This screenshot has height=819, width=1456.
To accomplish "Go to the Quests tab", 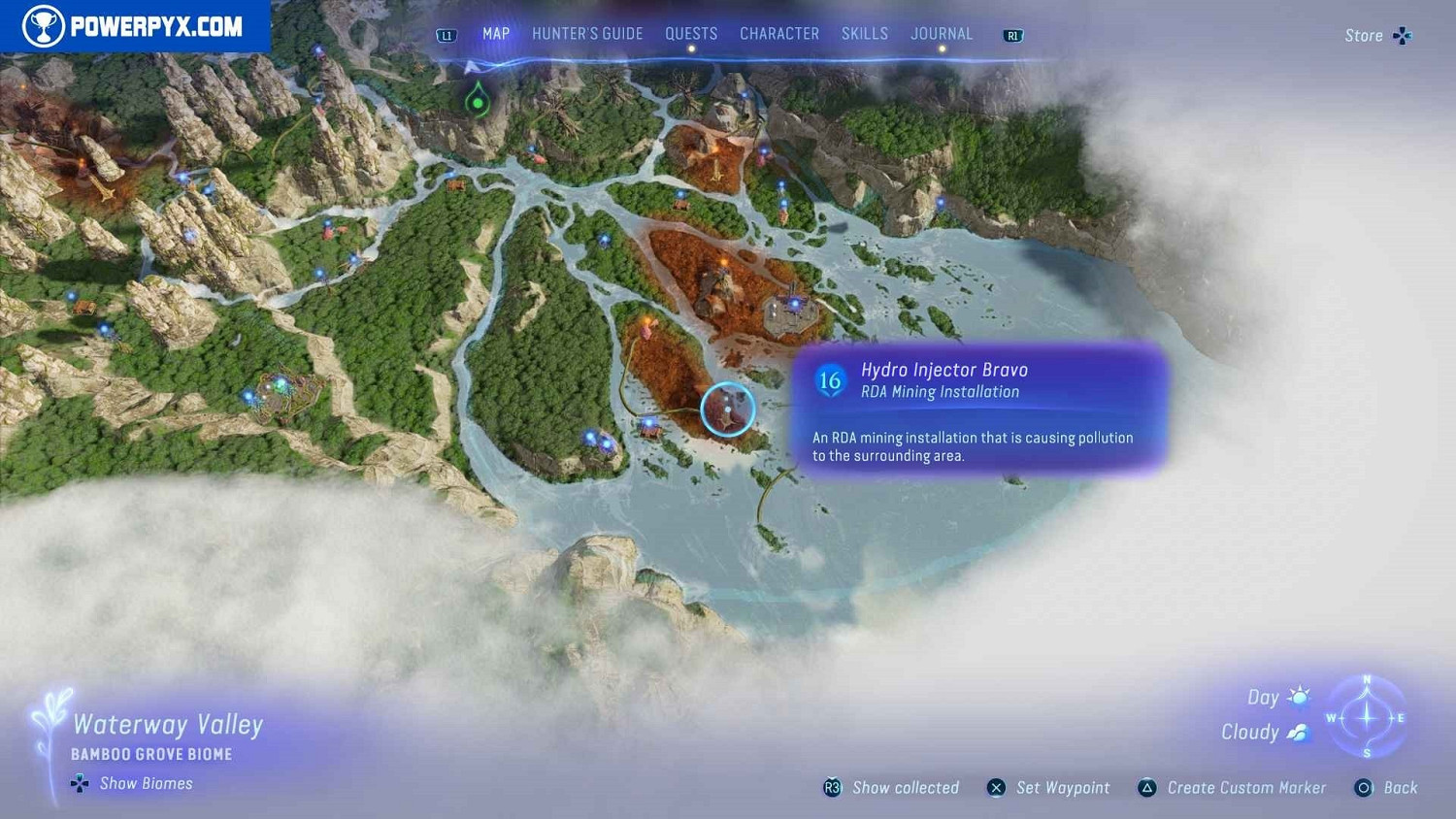I will (691, 34).
